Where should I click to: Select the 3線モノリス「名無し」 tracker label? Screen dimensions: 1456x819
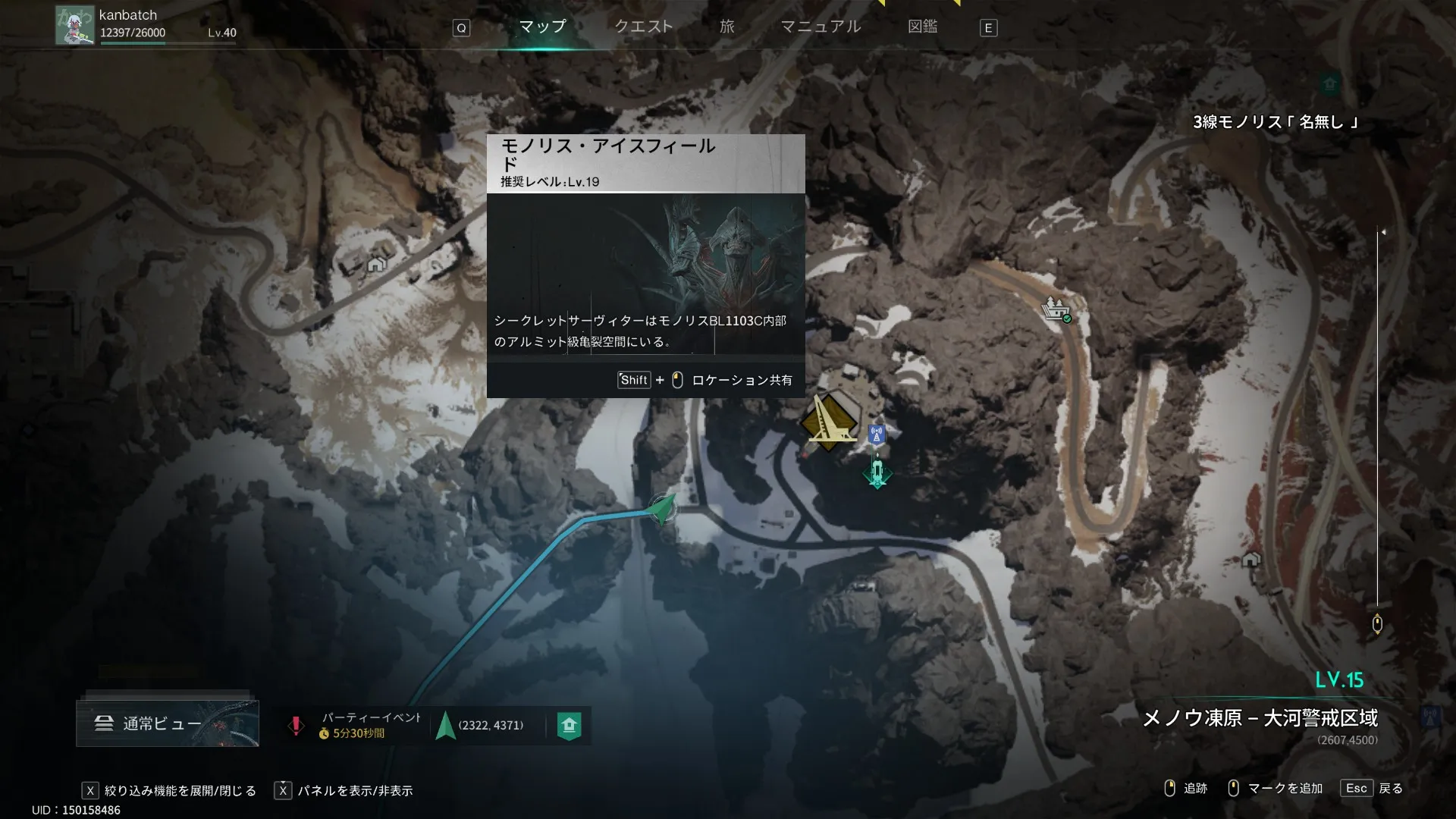(x=1275, y=122)
